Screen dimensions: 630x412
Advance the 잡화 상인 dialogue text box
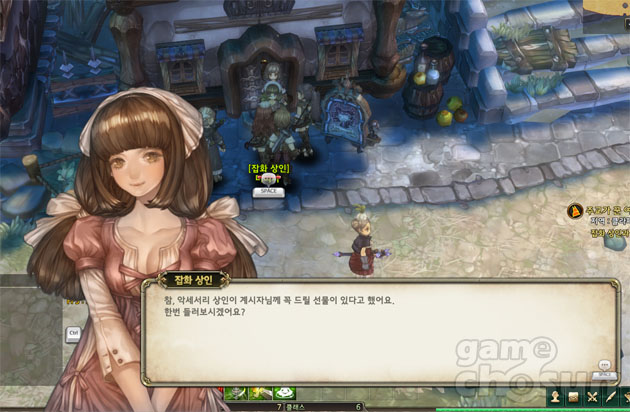pos(380,330)
